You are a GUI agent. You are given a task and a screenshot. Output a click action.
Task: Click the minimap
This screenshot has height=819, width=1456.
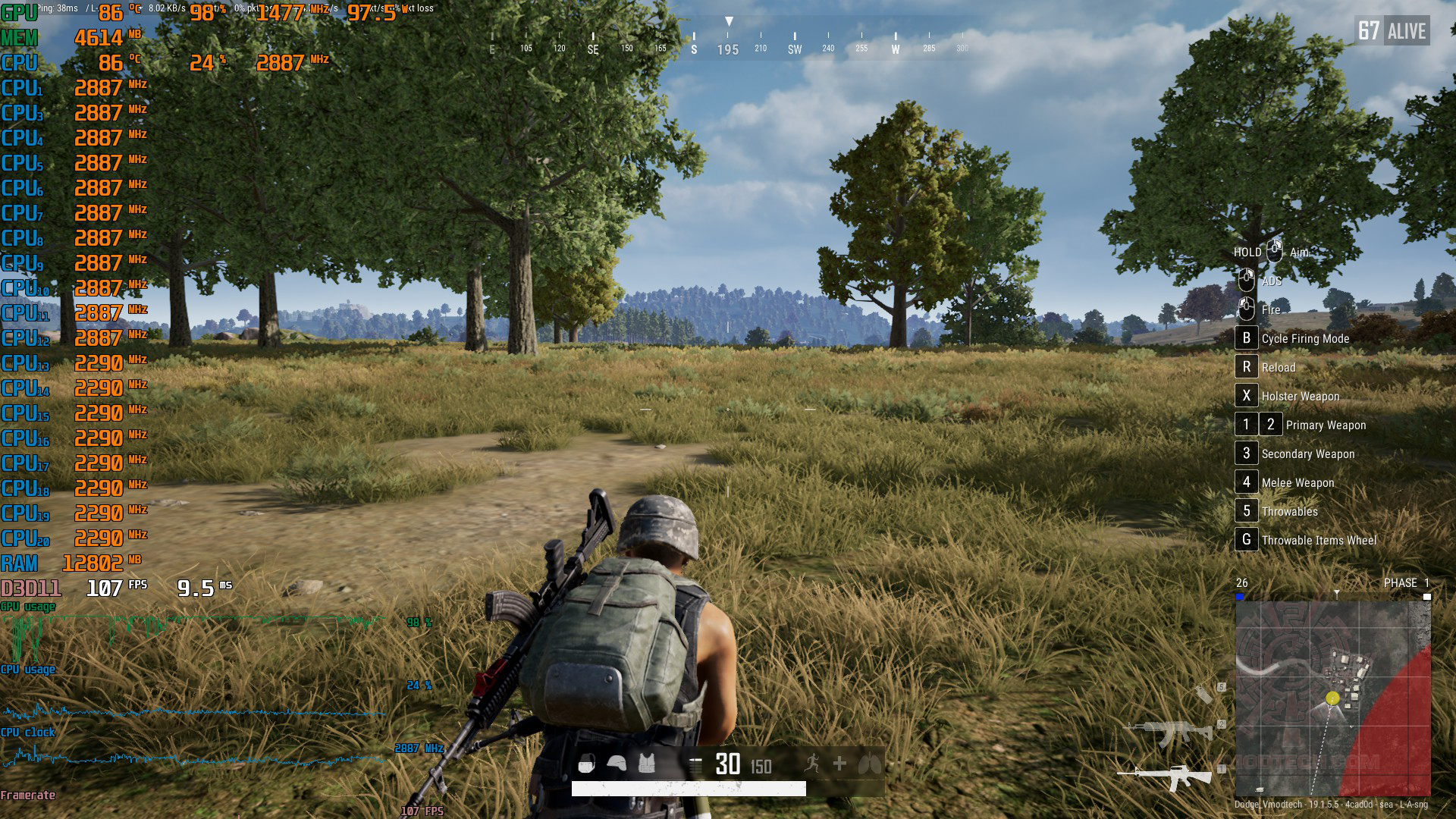(x=1333, y=698)
